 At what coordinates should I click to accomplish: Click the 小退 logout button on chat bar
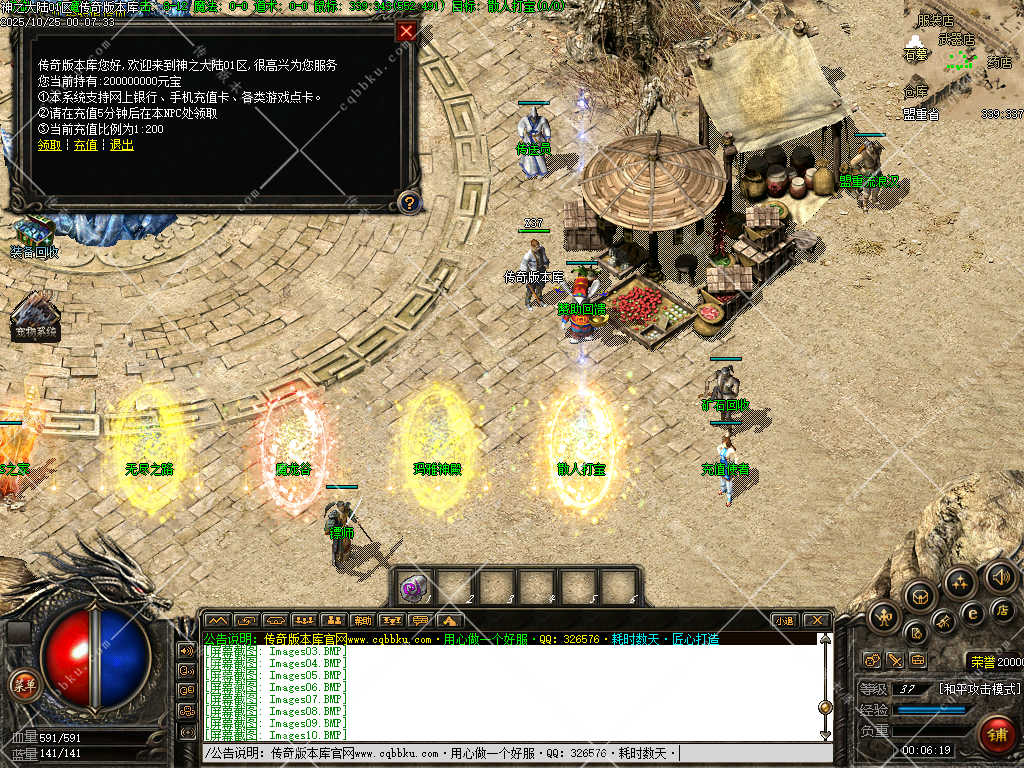[x=786, y=620]
